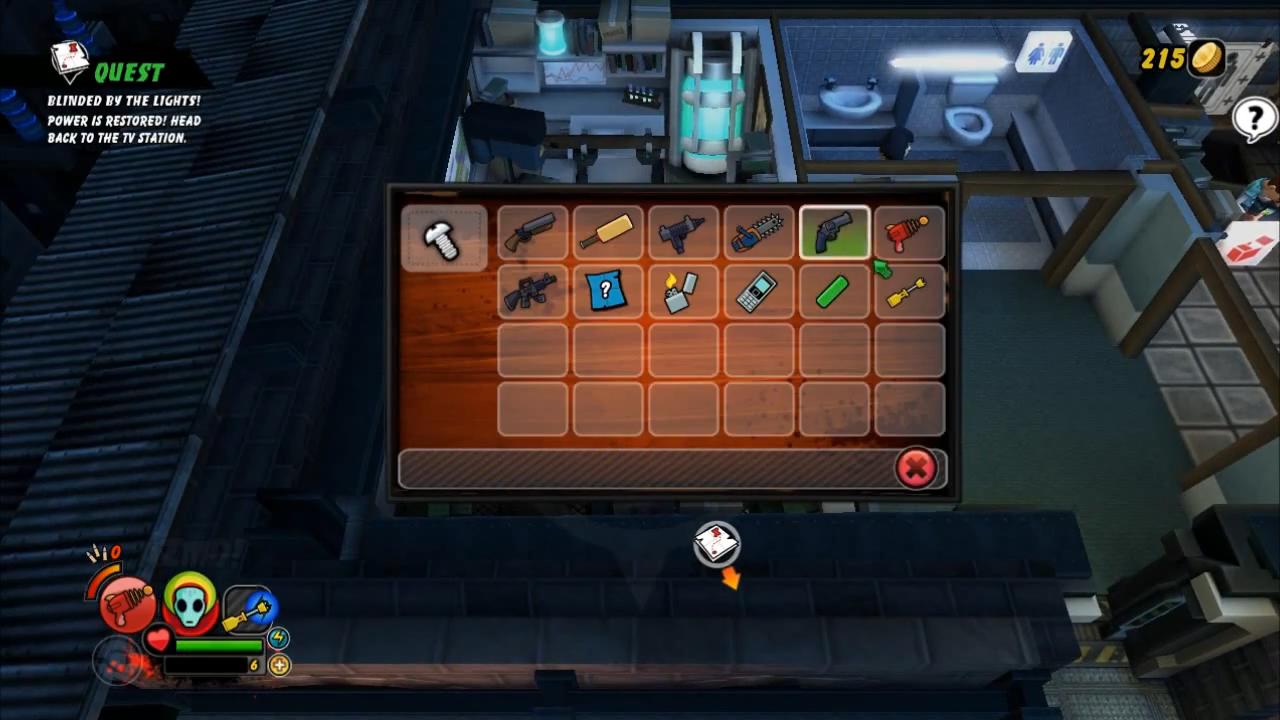This screenshot has height=720, width=1280.
Task: Select the chainsaw in the inventory
Action: [759, 232]
